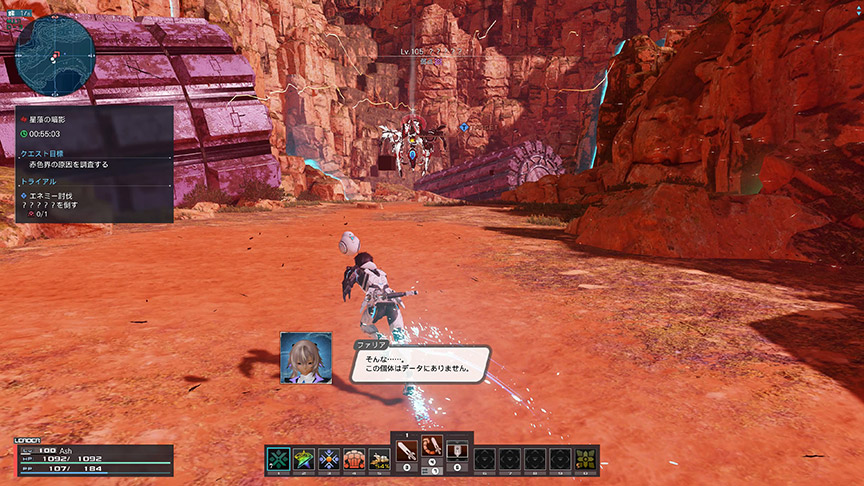The image size is (864, 486).
Task: Activate the orange muscle torso skill
Action: (x=354, y=459)
